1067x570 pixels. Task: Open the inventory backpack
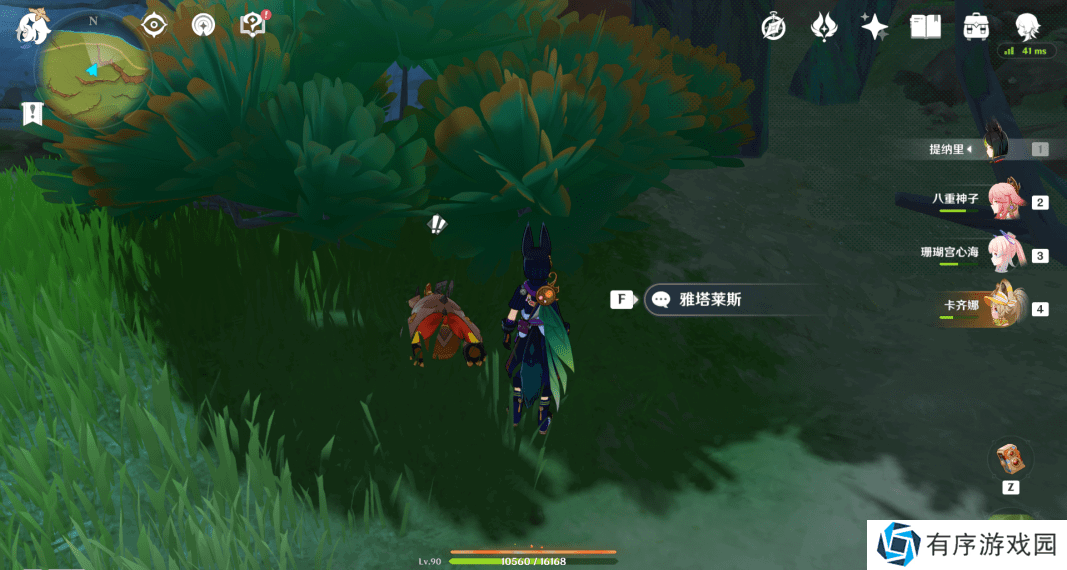[976, 27]
